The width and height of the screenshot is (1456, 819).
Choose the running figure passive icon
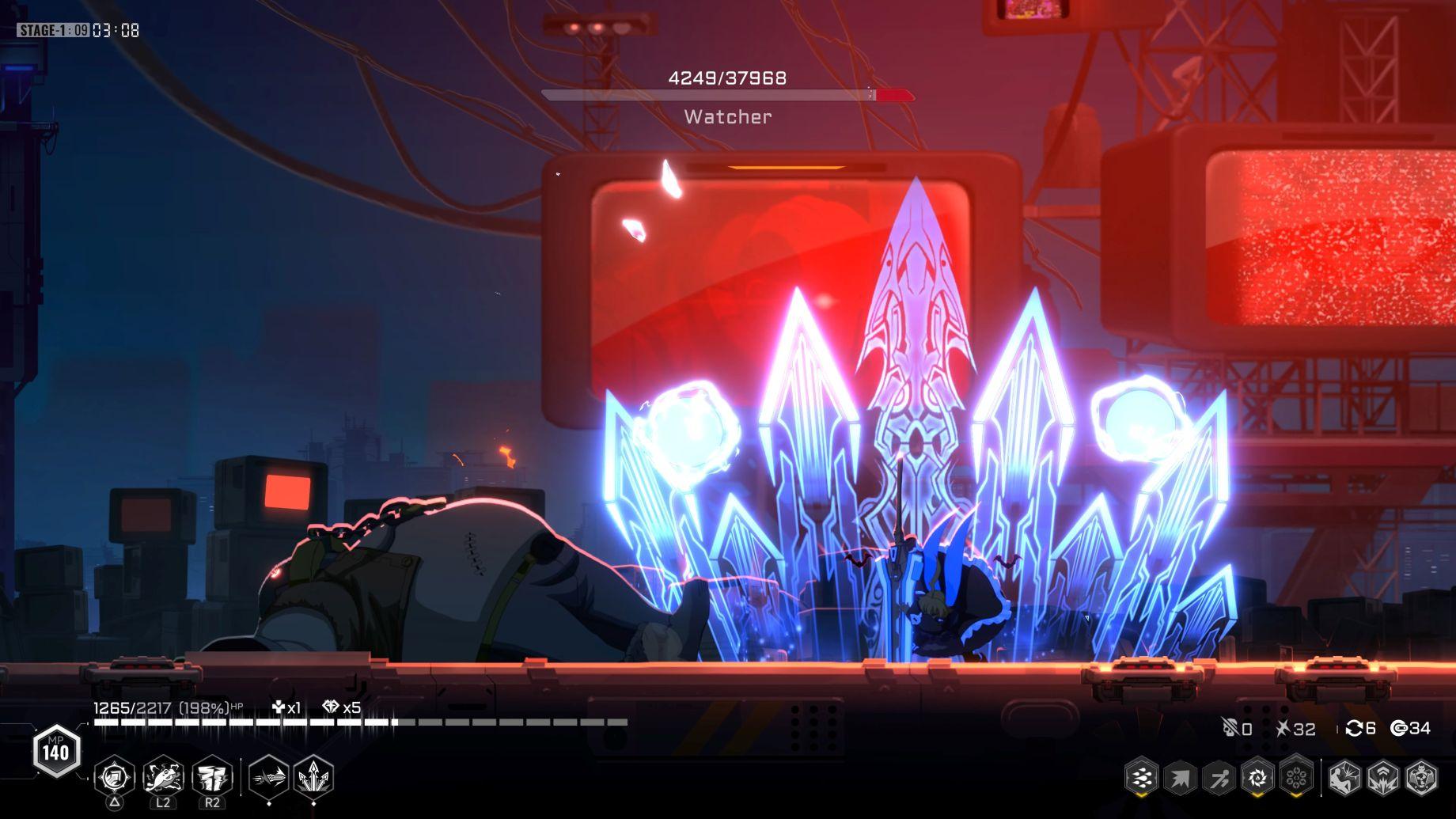pyautogui.click(x=1219, y=779)
